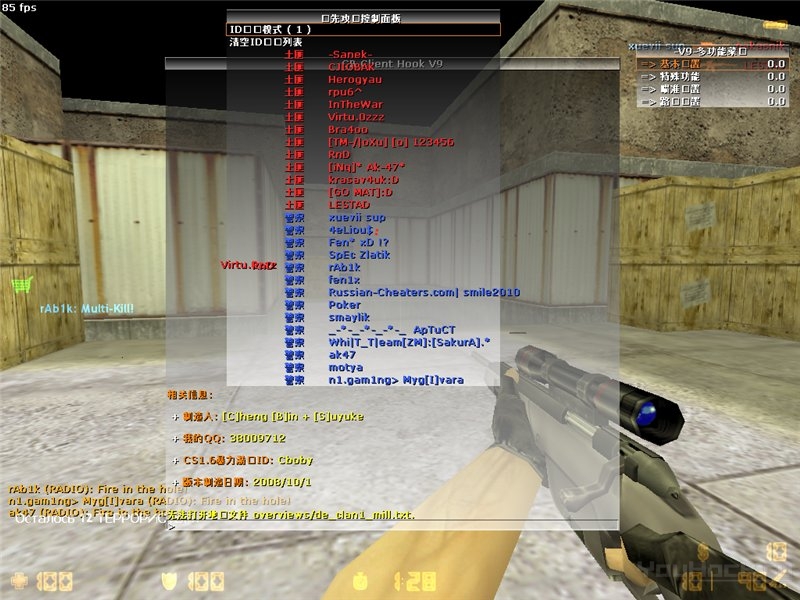The width and height of the screenshot is (800, 600).
Task: Click player RnD in the red team list
Action: (x=339, y=155)
